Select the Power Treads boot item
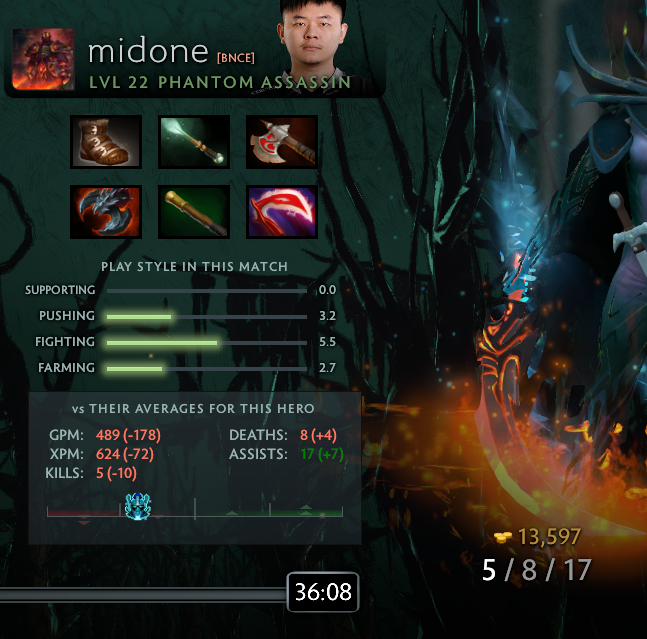The height and width of the screenshot is (639, 647). [x=105, y=142]
